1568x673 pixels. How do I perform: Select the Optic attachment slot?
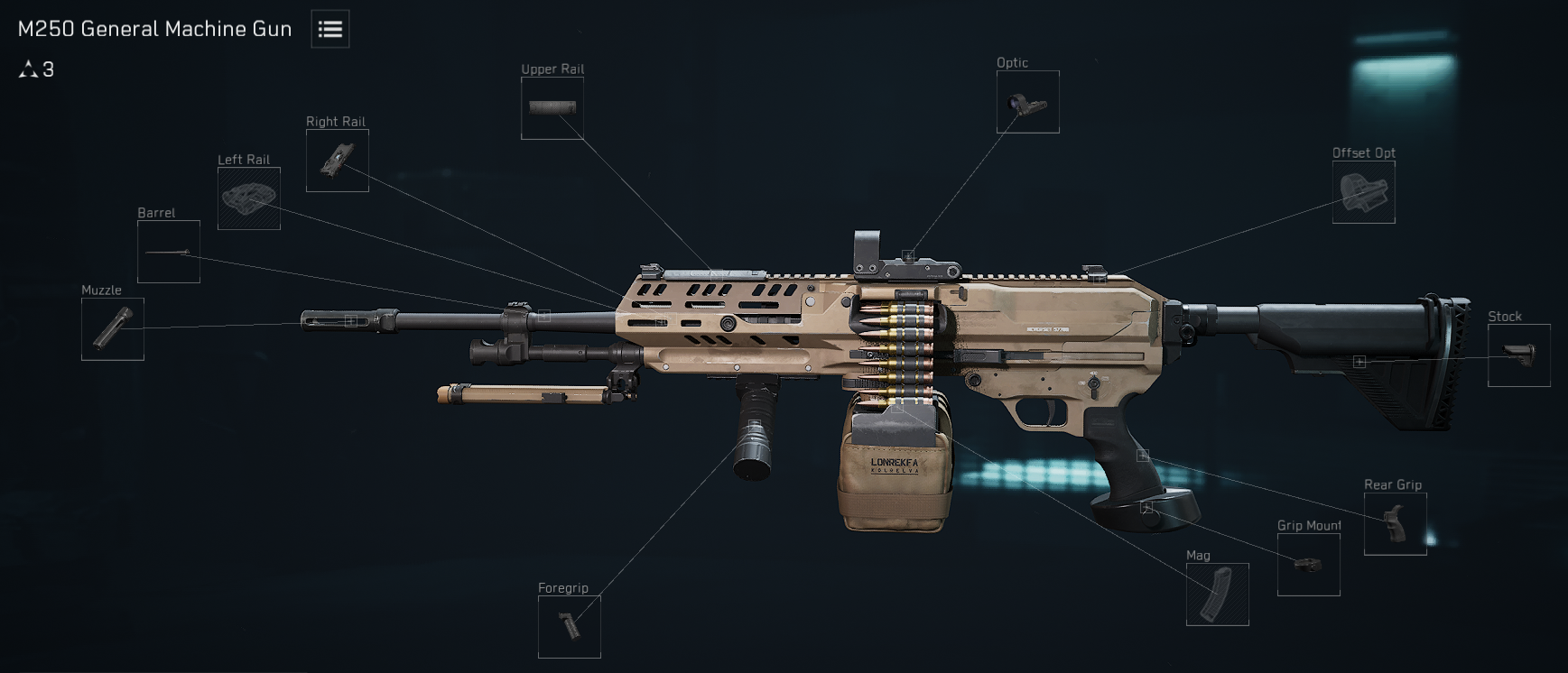[1028, 102]
